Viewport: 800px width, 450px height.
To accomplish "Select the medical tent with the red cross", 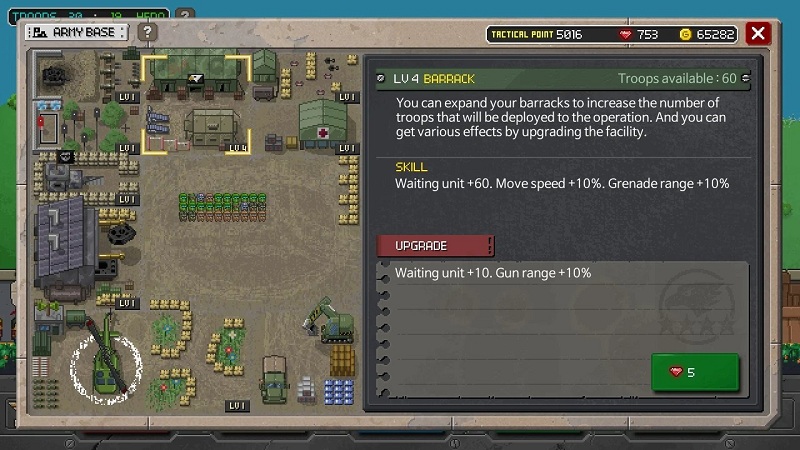I will (323, 122).
